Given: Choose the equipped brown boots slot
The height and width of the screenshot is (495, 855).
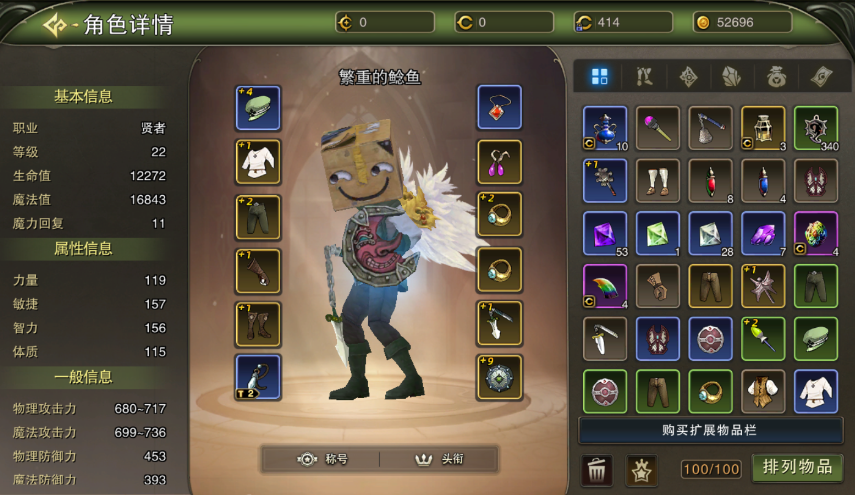Looking at the screenshot, I should (258, 323).
